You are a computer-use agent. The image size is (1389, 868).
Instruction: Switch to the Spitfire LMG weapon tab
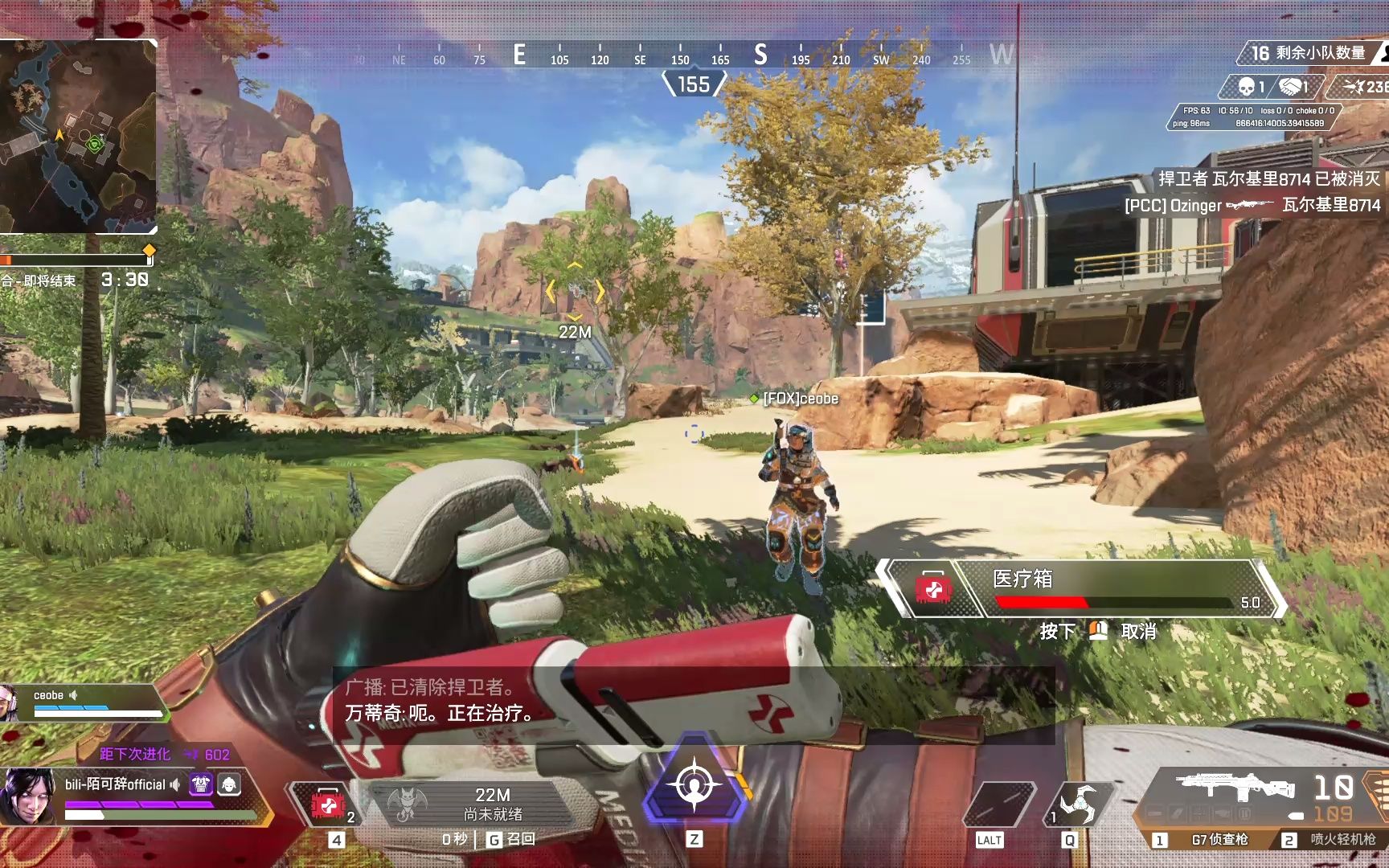coord(1342,840)
